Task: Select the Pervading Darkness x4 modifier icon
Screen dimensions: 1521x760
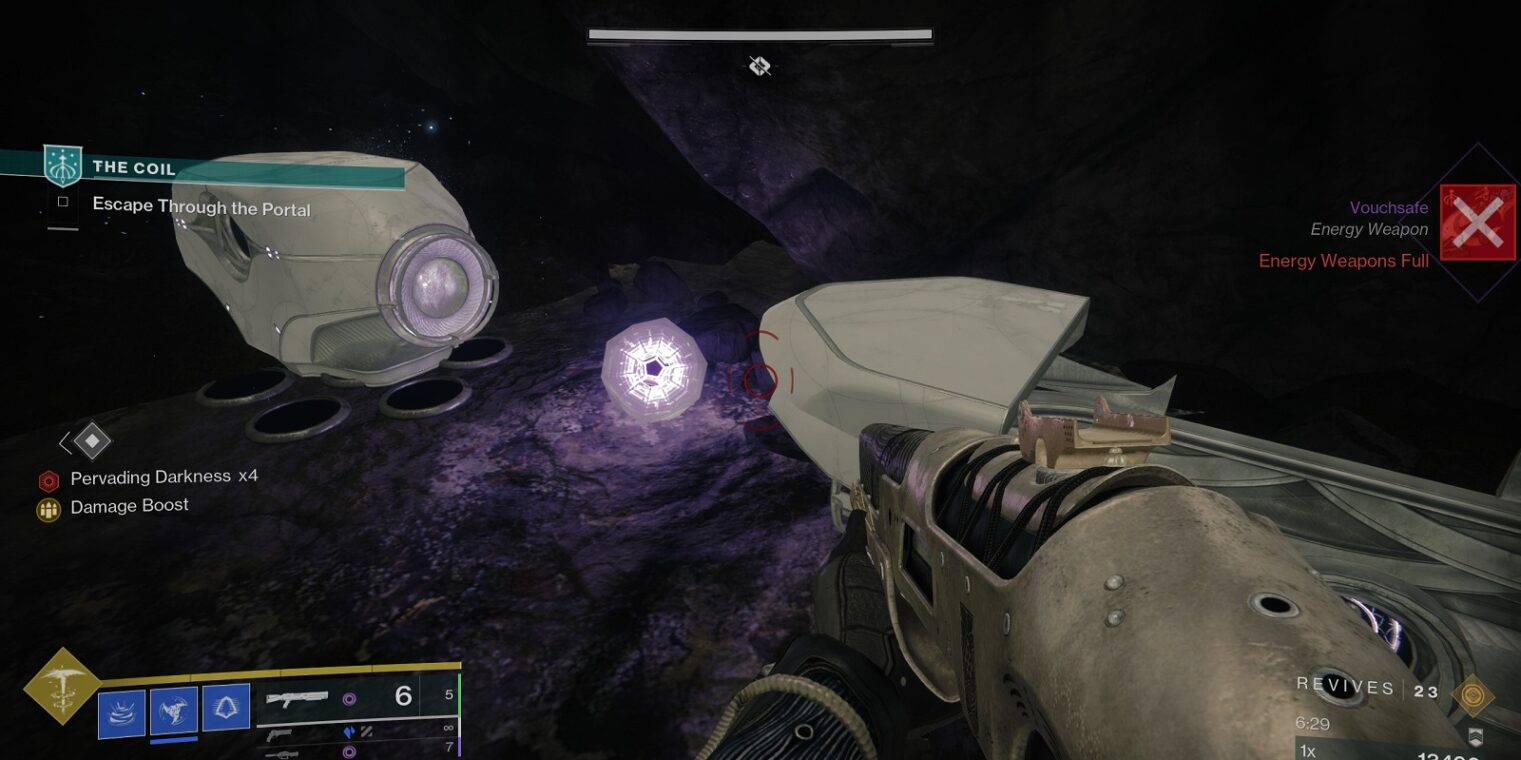Action: point(48,480)
